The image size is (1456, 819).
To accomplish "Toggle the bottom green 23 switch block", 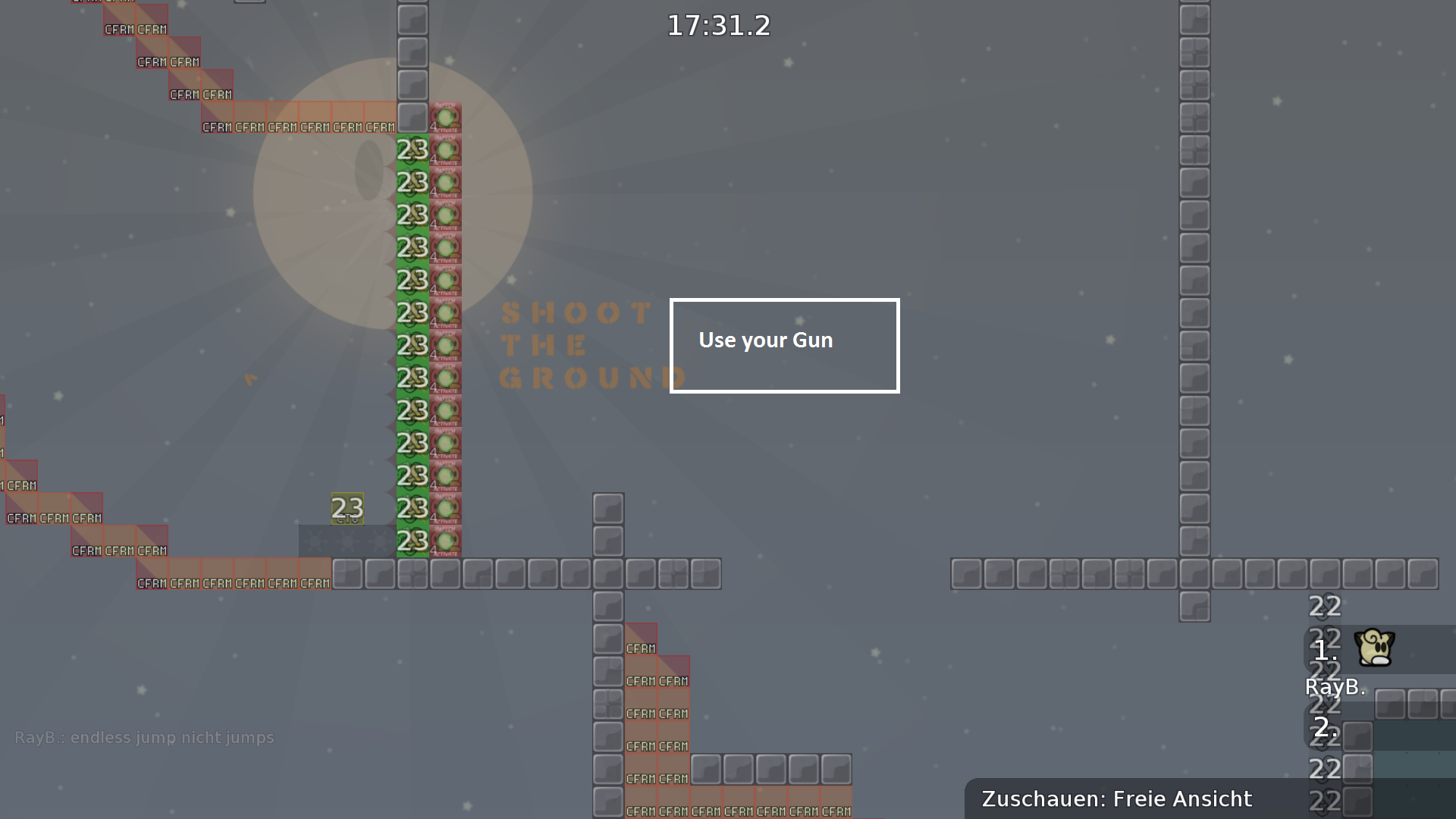I will click(412, 540).
